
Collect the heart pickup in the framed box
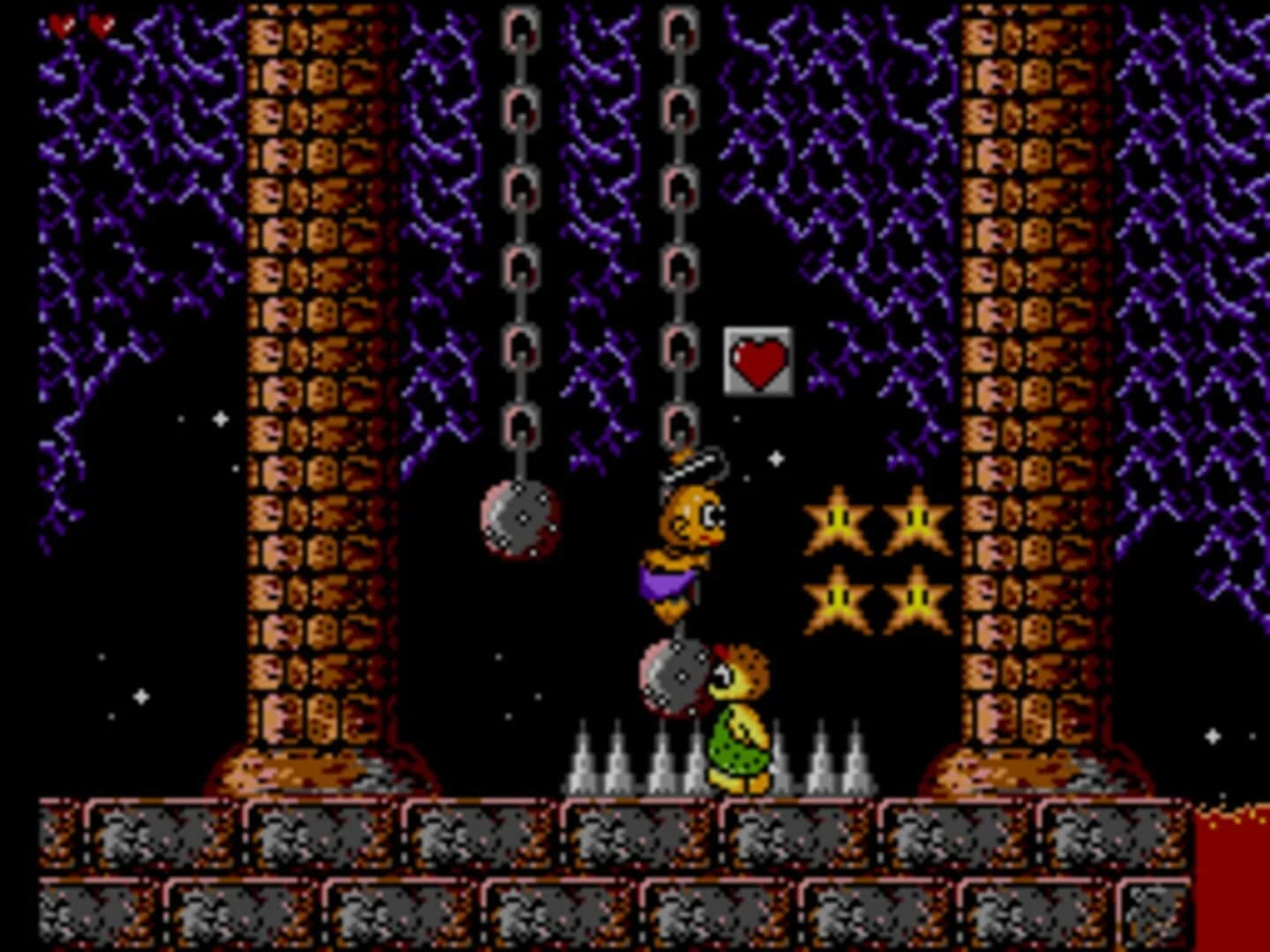pyautogui.click(x=757, y=361)
